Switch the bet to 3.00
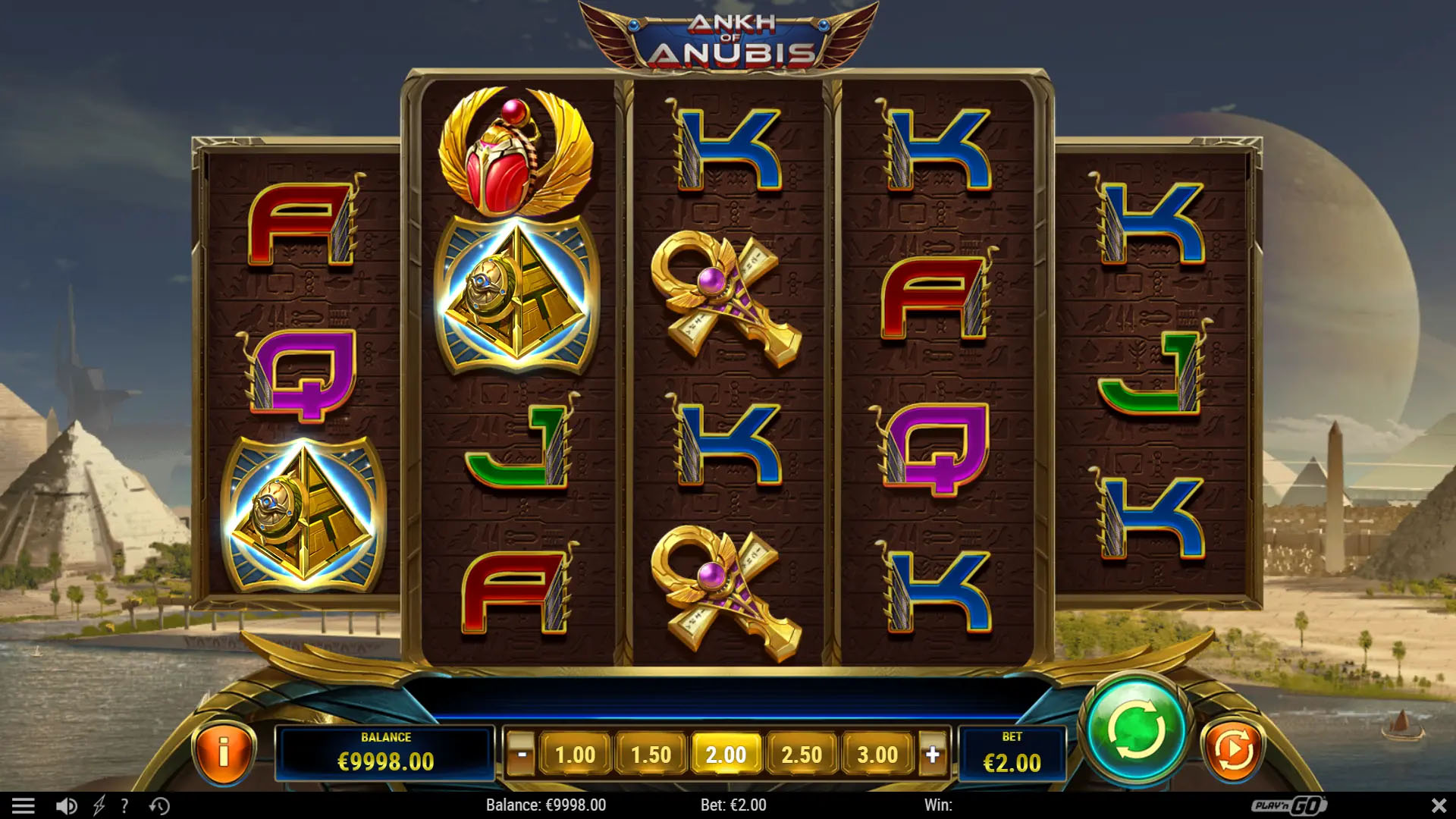Screen dimensions: 1456x819 click(877, 755)
